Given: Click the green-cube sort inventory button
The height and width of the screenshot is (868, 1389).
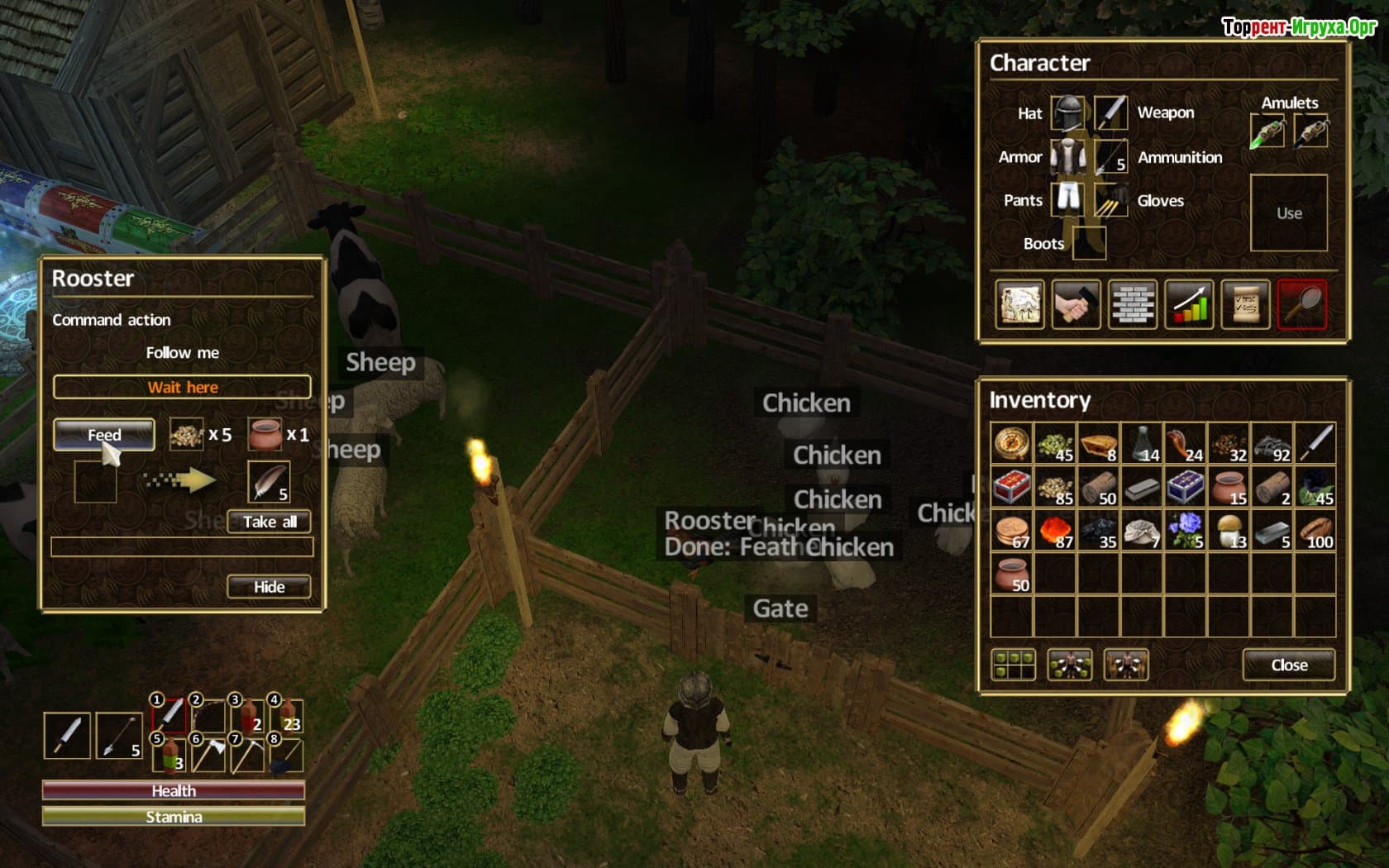Looking at the screenshot, I should click(1014, 665).
